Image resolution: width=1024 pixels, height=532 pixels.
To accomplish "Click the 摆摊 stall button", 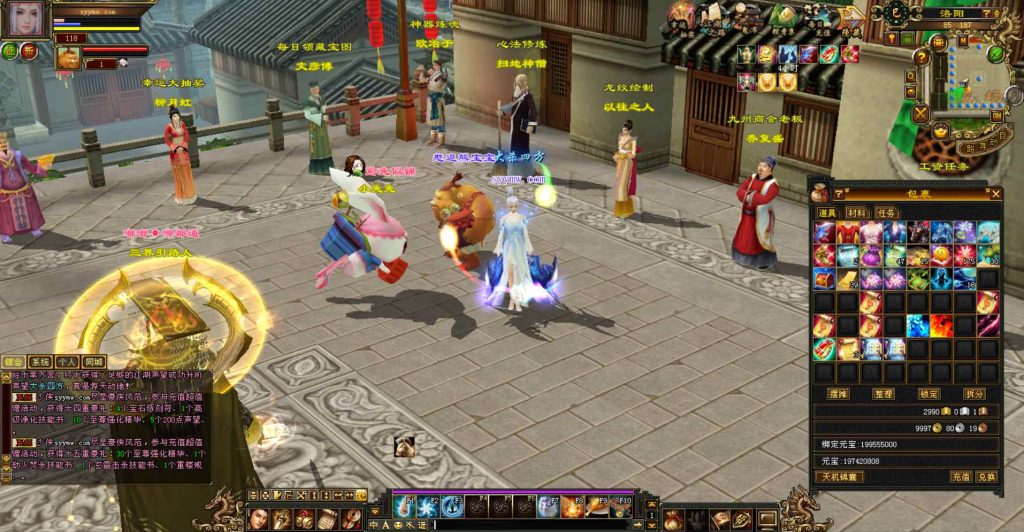I will tap(839, 394).
